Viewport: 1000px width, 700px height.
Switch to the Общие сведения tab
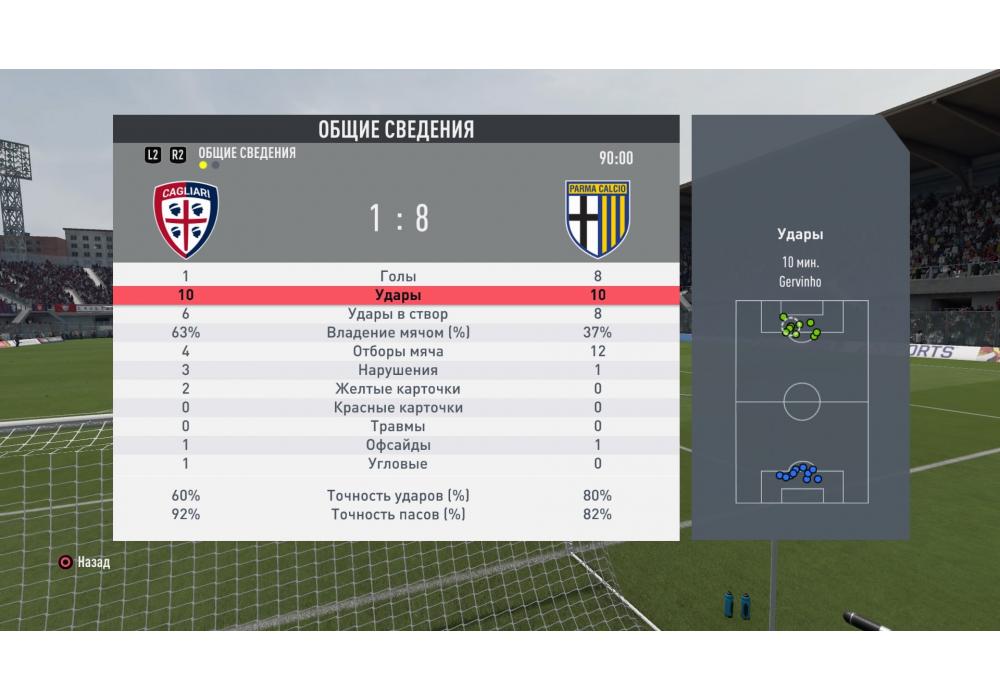pyautogui.click(x=247, y=153)
